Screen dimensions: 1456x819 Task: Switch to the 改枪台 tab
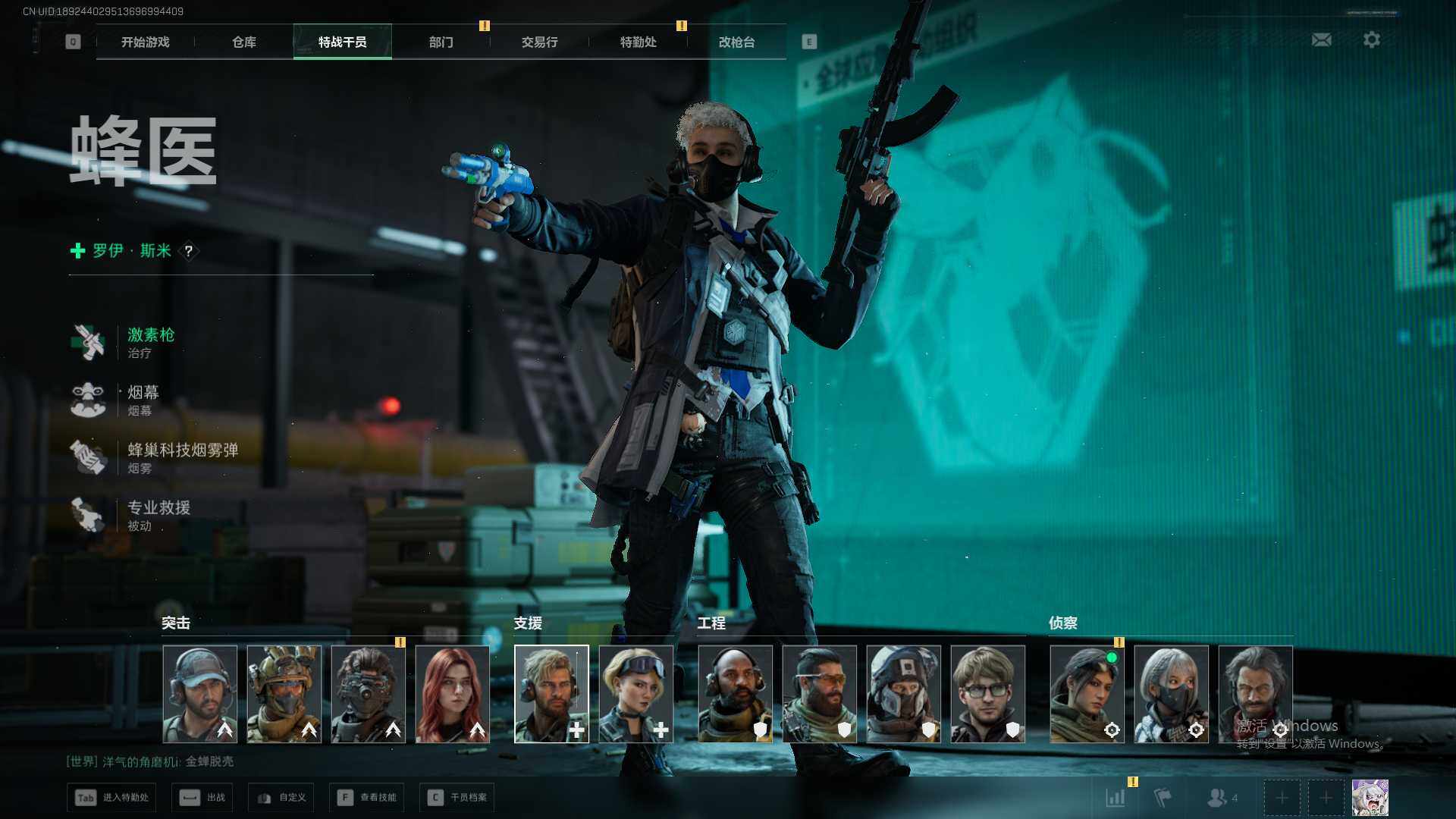click(737, 42)
